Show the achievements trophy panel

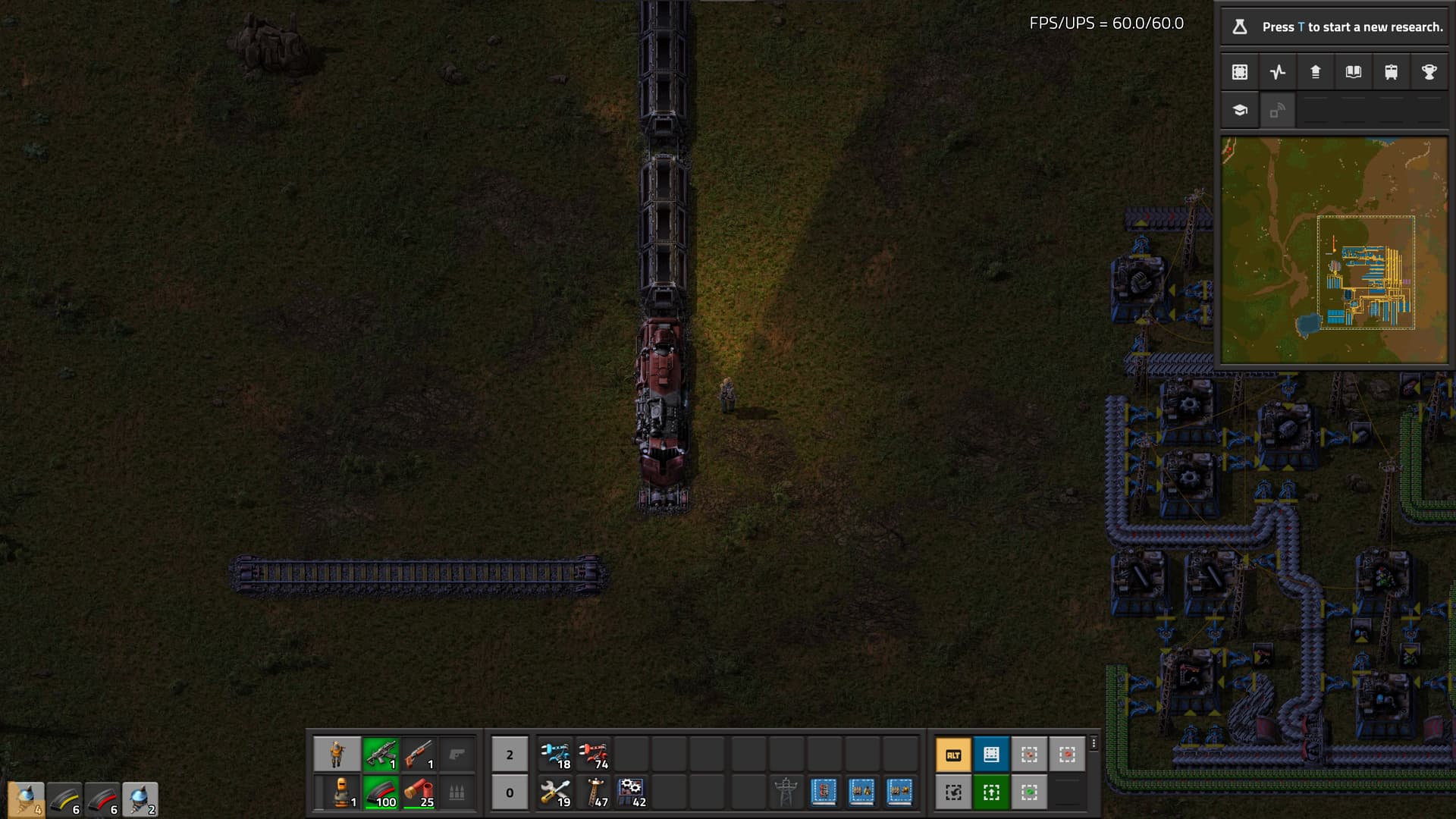point(1429,72)
